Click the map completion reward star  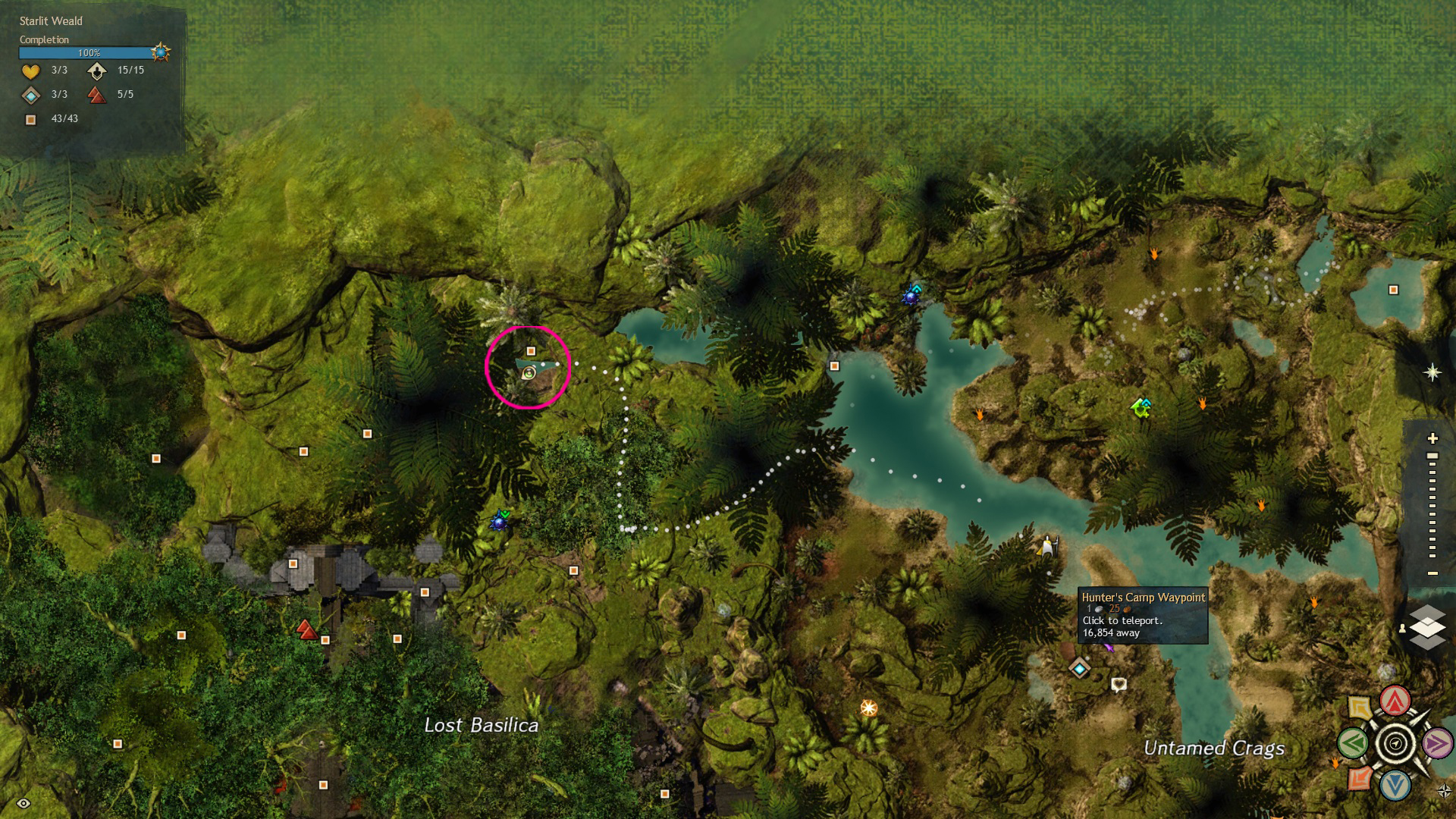160,52
